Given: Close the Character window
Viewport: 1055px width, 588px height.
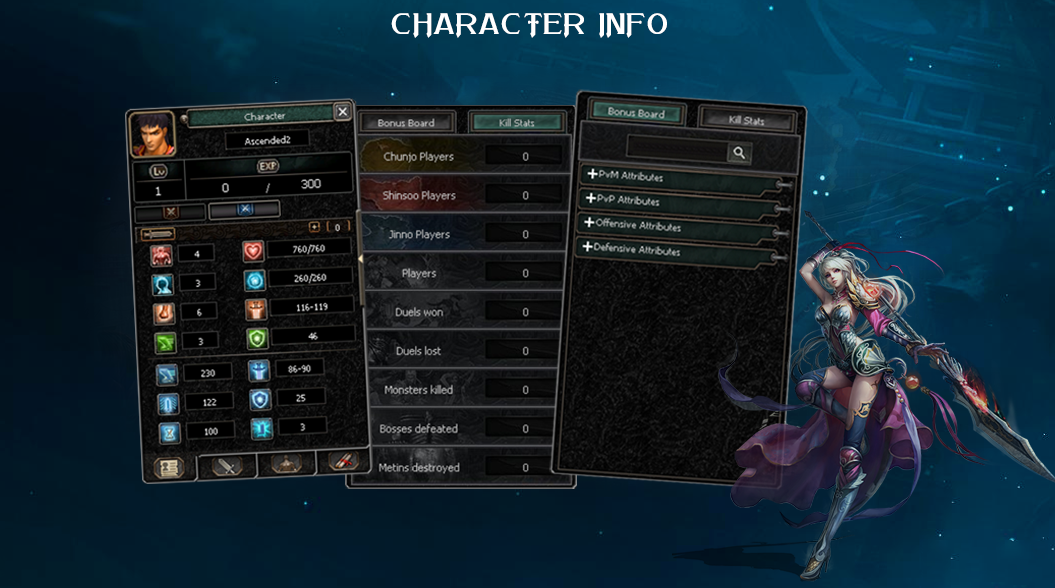Looking at the screenshot, I should click(x=342, y=112).
